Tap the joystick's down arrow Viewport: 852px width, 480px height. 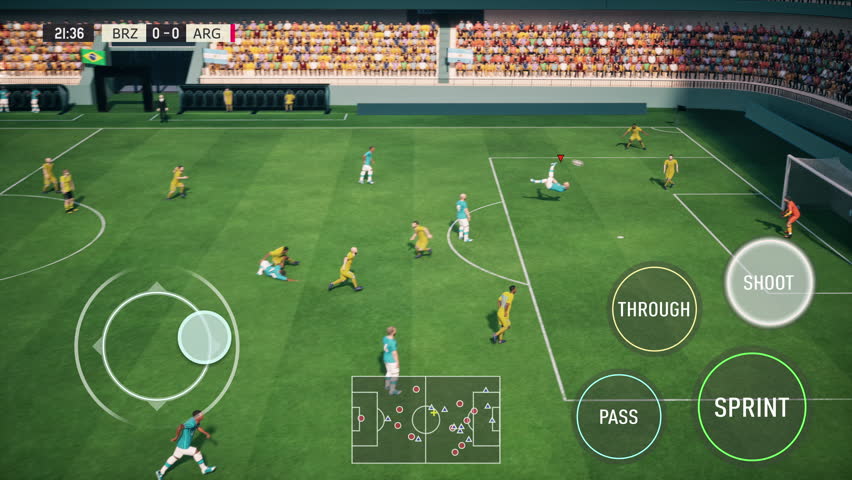(157, 405)
